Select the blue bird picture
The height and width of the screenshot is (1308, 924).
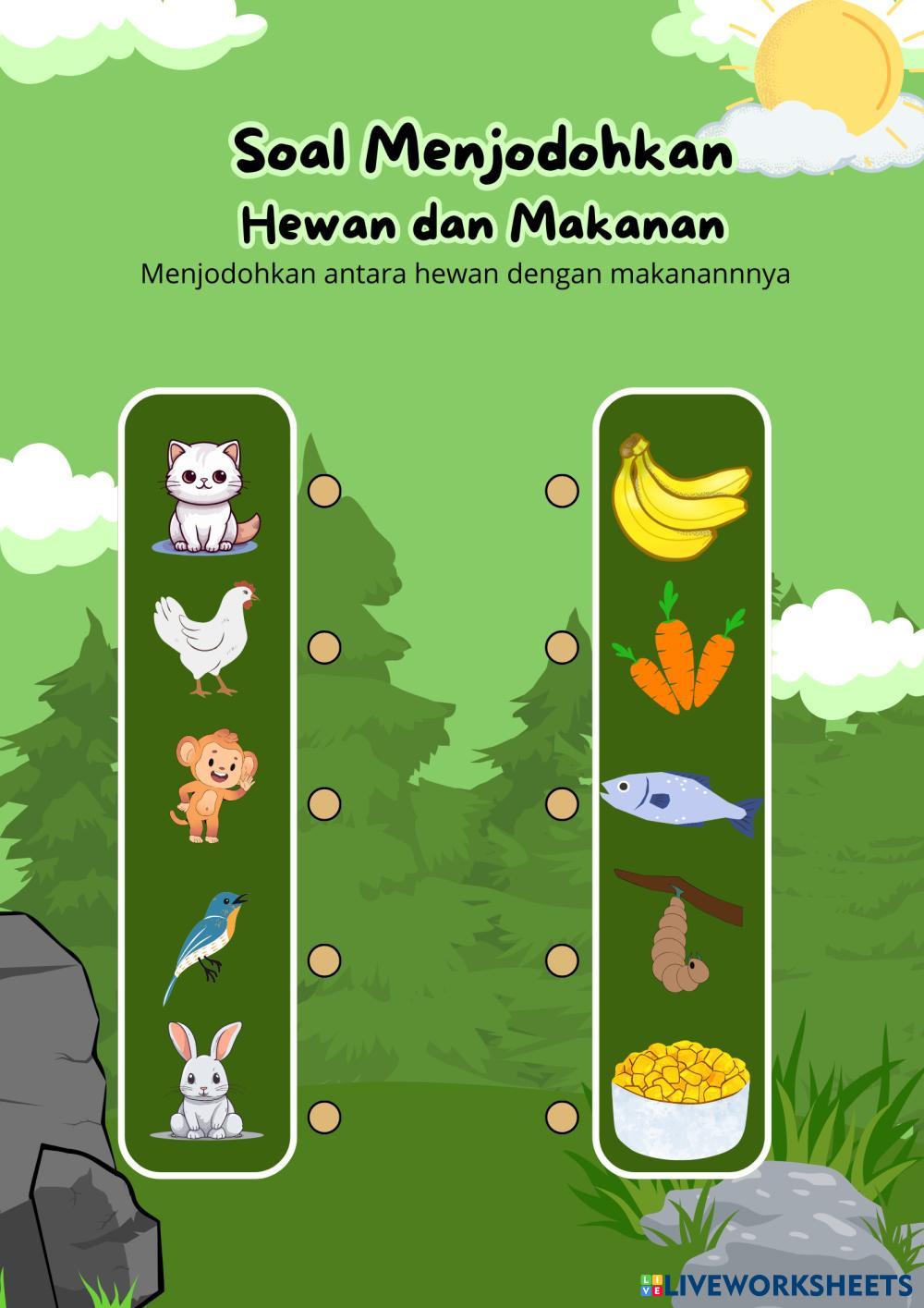pyautogui.click(x=207, y=943)
